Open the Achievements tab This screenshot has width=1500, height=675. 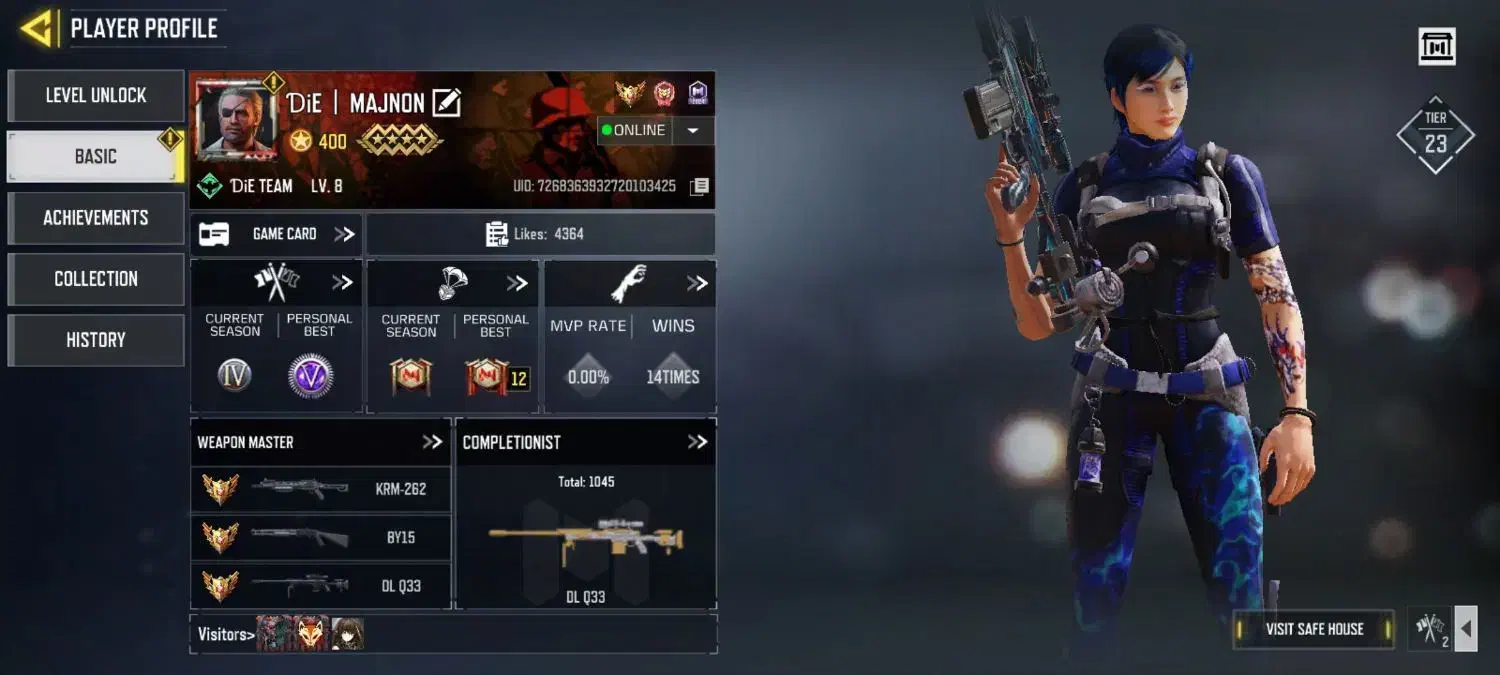coord(96,218)
